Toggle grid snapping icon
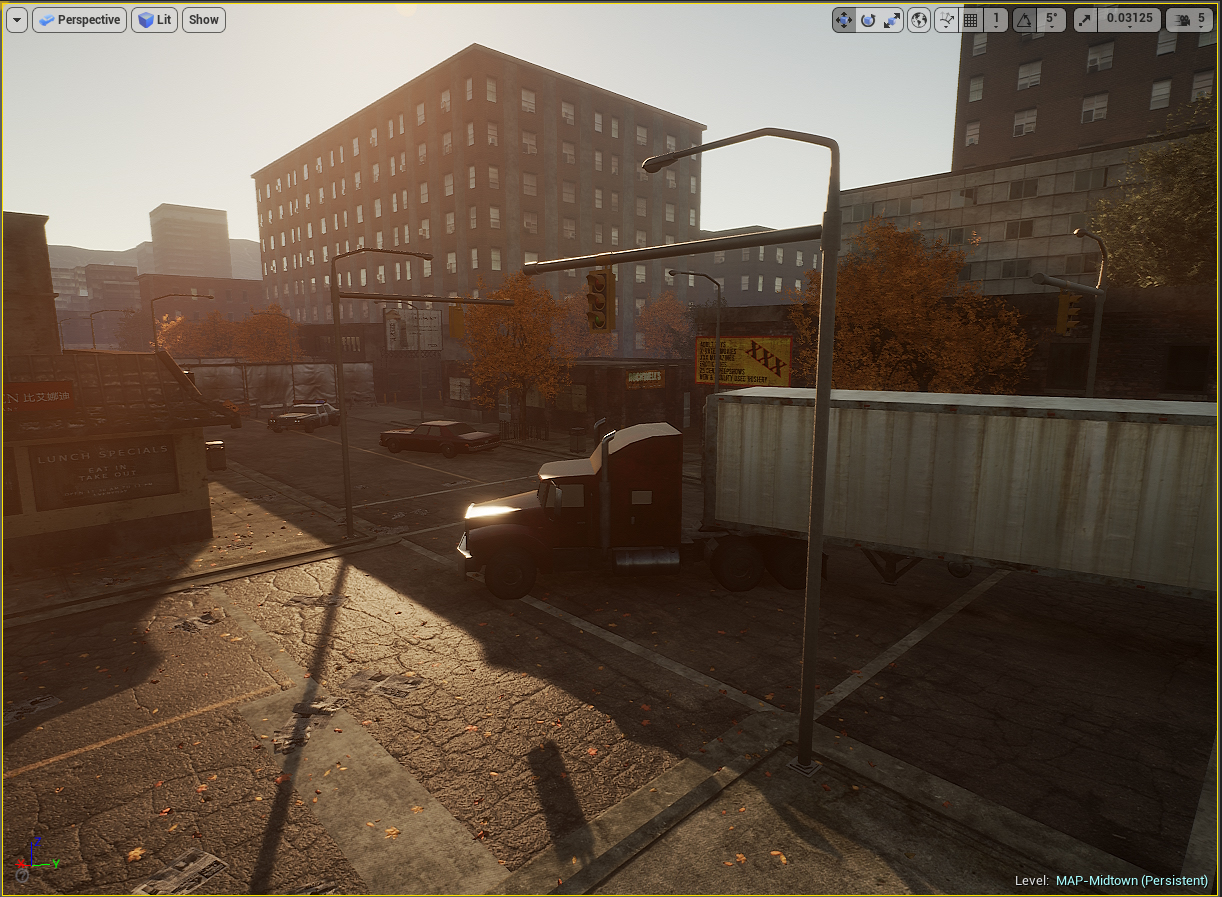This screenshot has height=897, width=1222. point(970,20)
